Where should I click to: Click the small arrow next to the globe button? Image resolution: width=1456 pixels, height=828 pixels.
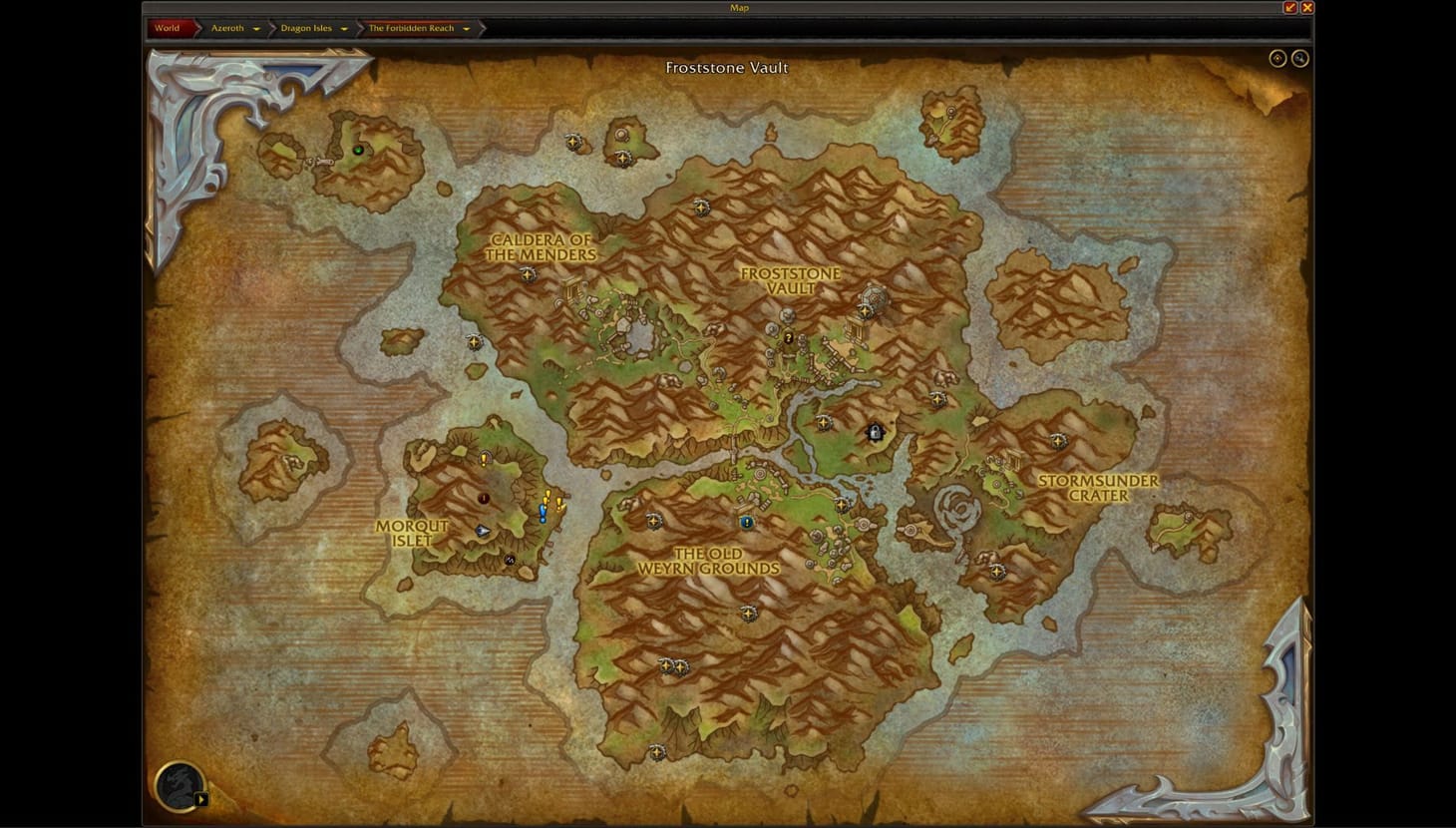(201, 798)
